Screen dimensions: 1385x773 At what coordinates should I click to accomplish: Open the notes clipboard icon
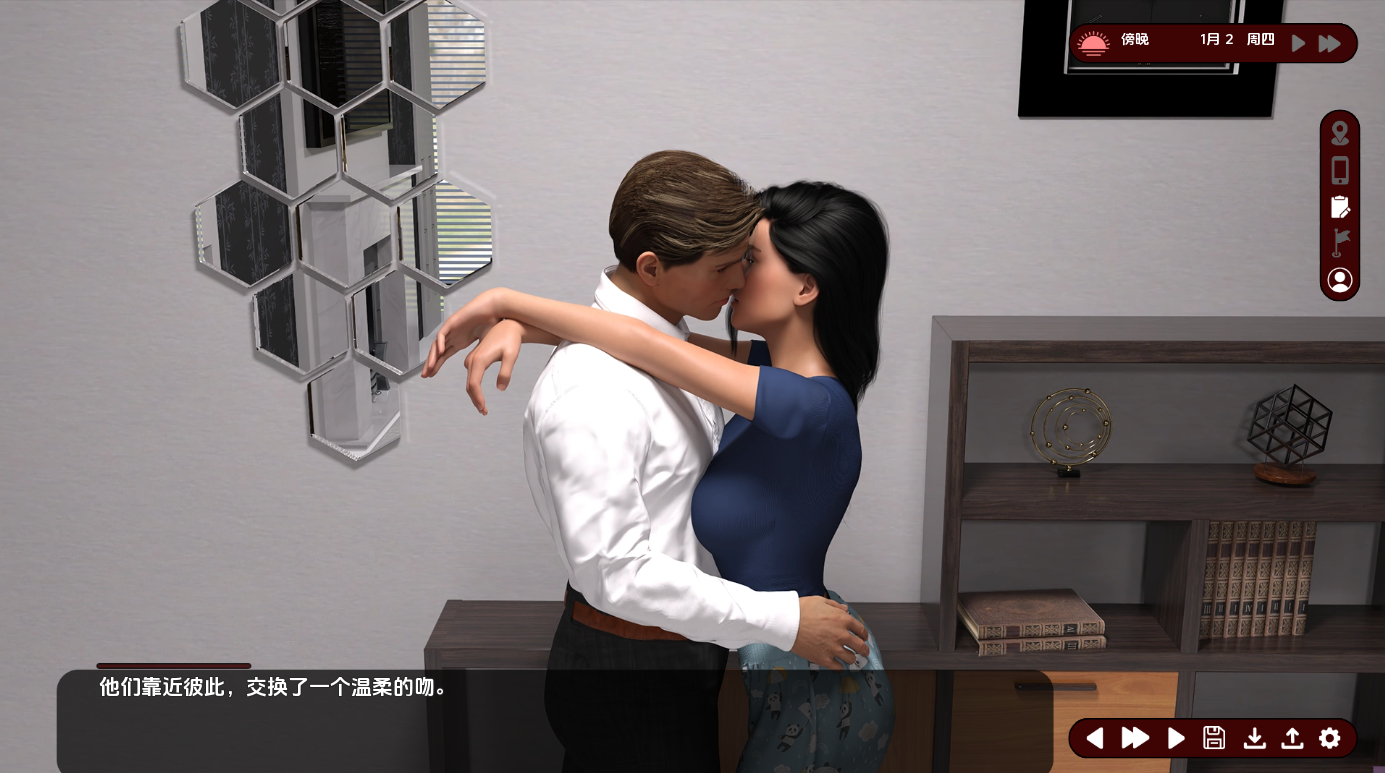[x=1339, y=207]
